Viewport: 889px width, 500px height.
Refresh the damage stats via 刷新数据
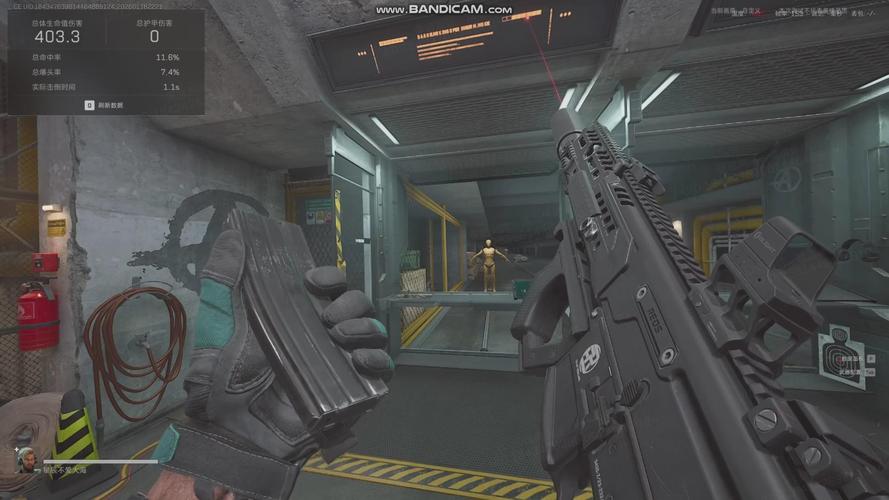[104, 104]
